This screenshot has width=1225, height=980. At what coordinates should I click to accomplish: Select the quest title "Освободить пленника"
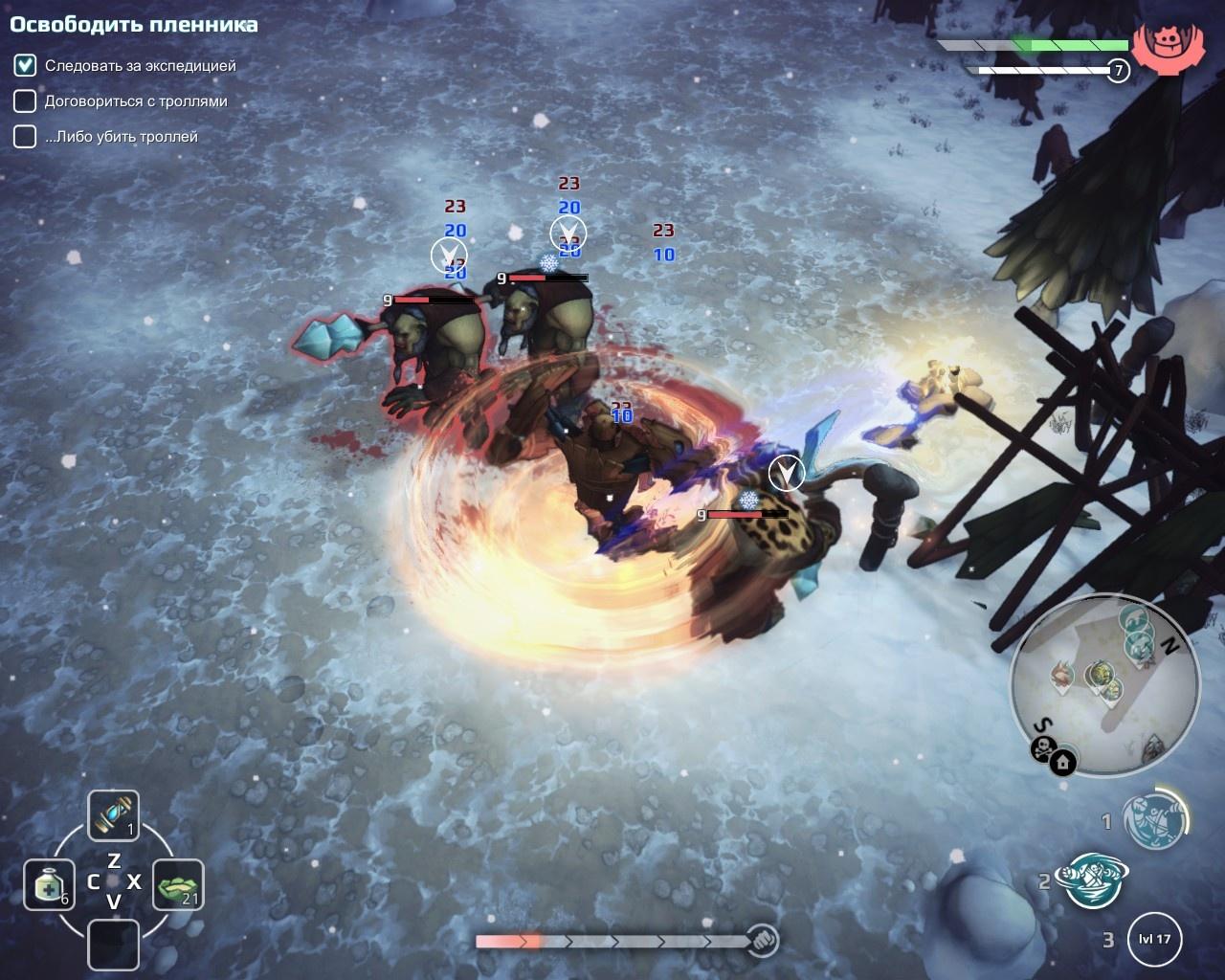click(134, 25)
